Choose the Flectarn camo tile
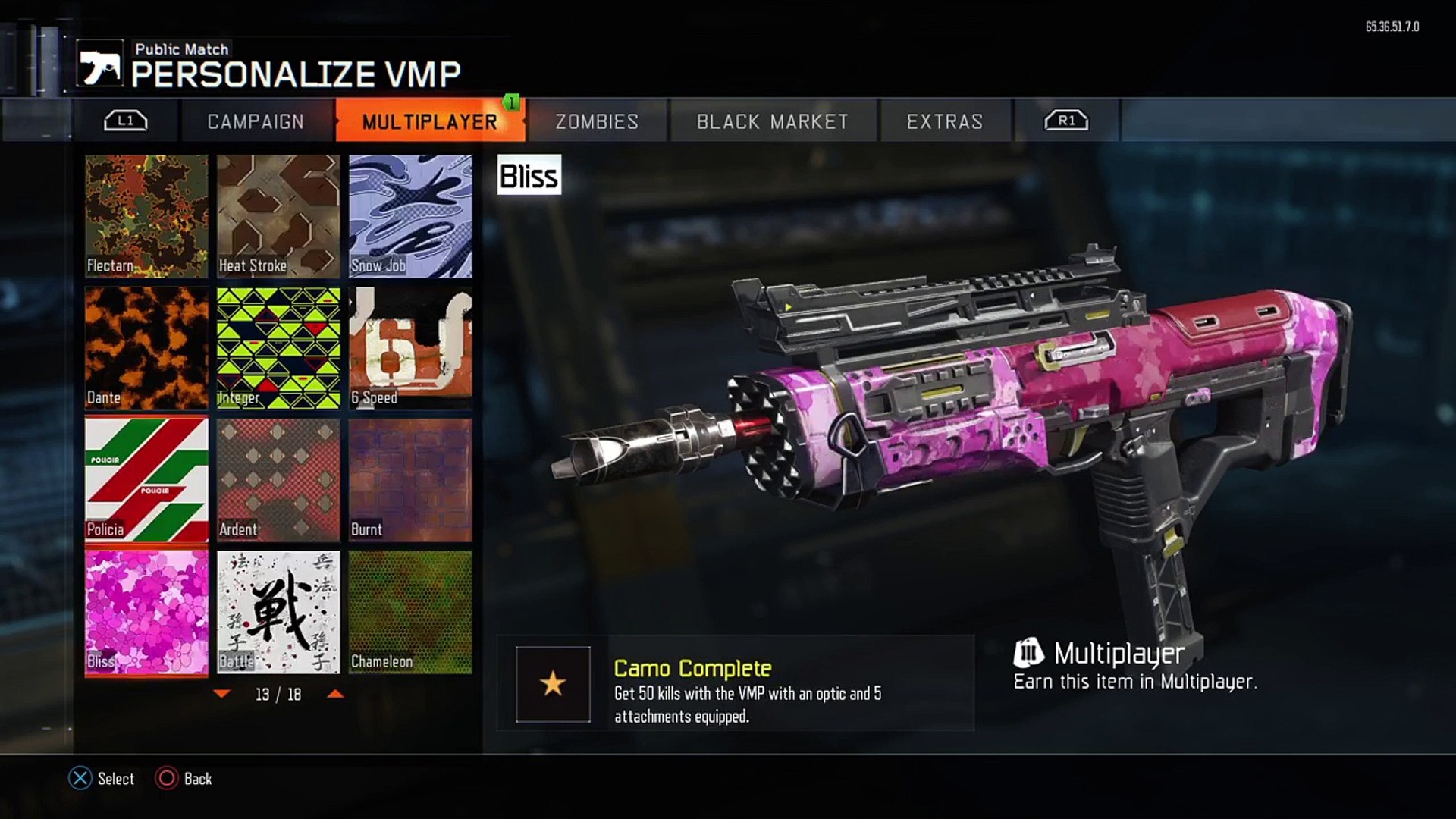The image size is (1456, 819). click(146, 216)
